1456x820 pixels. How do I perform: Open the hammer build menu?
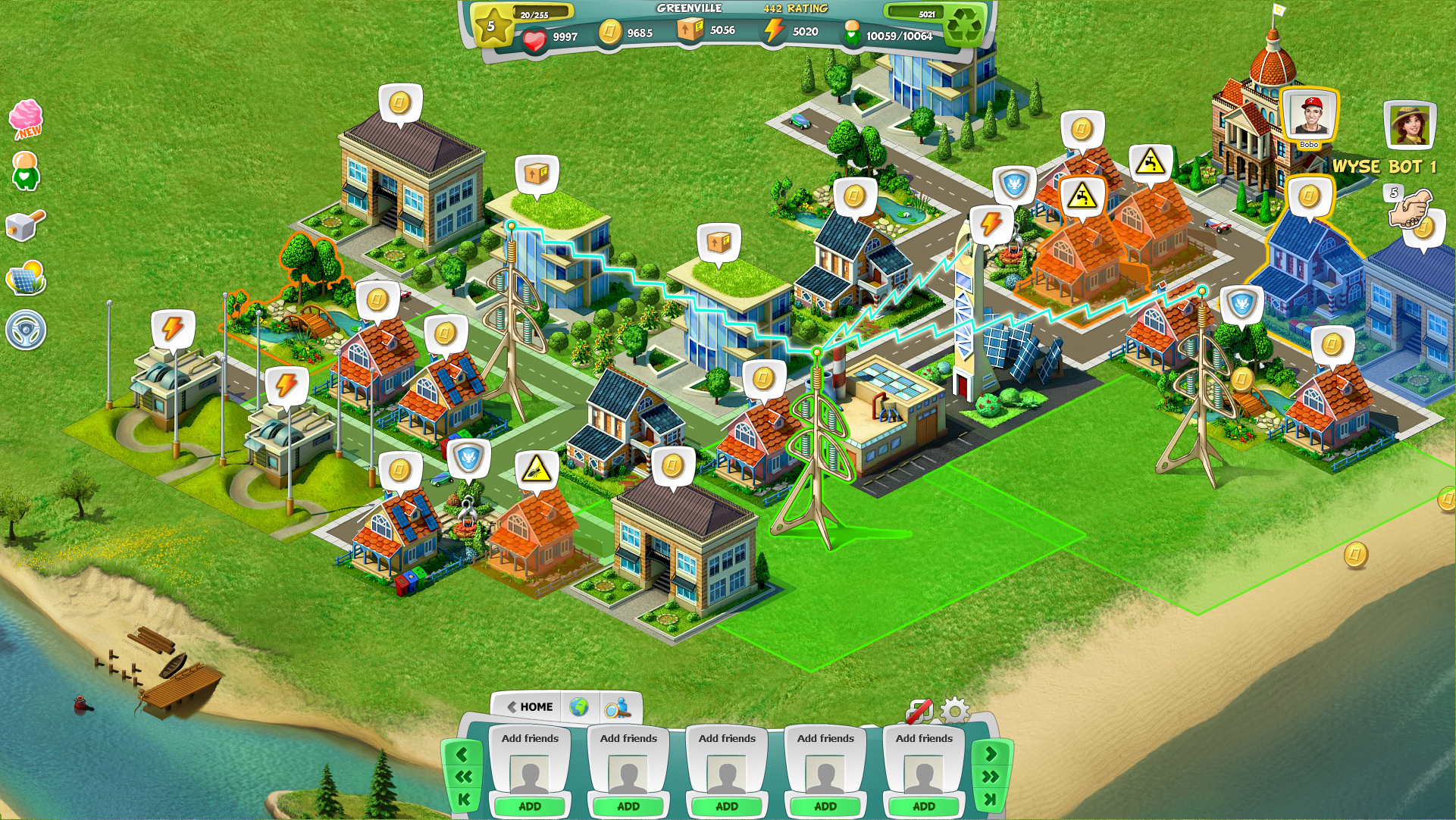(x=25, y=225)
